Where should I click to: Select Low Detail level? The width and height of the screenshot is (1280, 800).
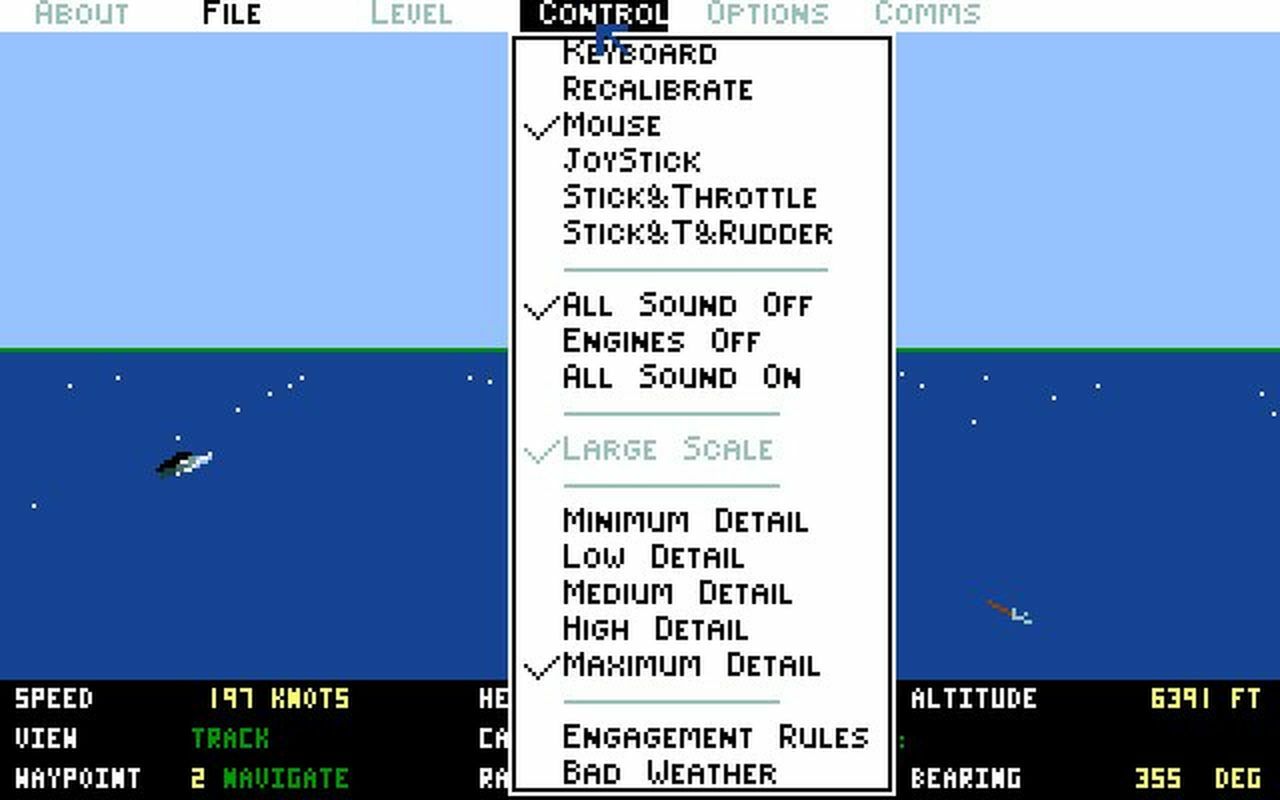(x=651, y=557)
